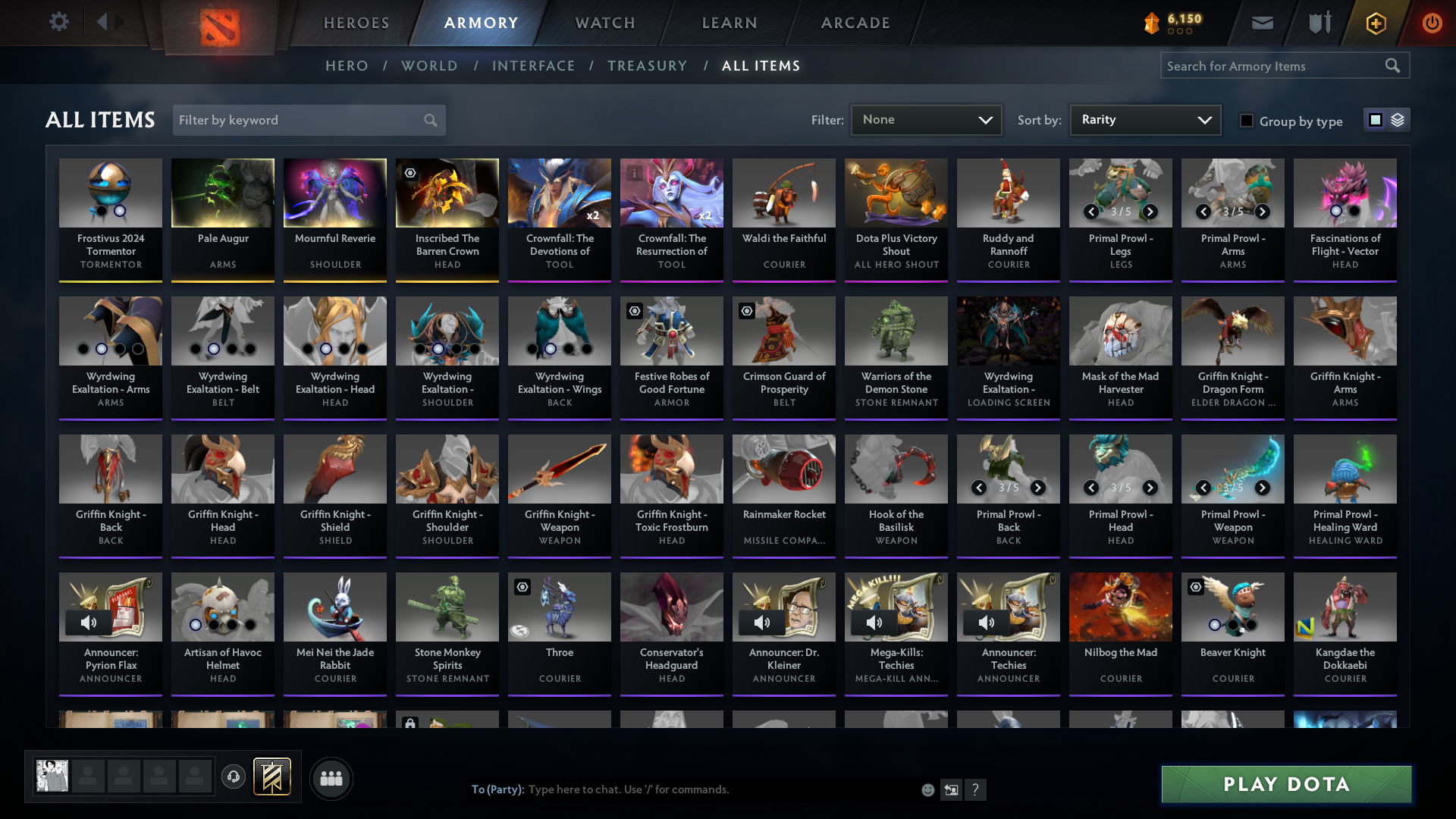Viewport: 1456px width, 819px height.
Task: Open the Sort by Rarity dropdown
Action: click(x=1144, y=119)
